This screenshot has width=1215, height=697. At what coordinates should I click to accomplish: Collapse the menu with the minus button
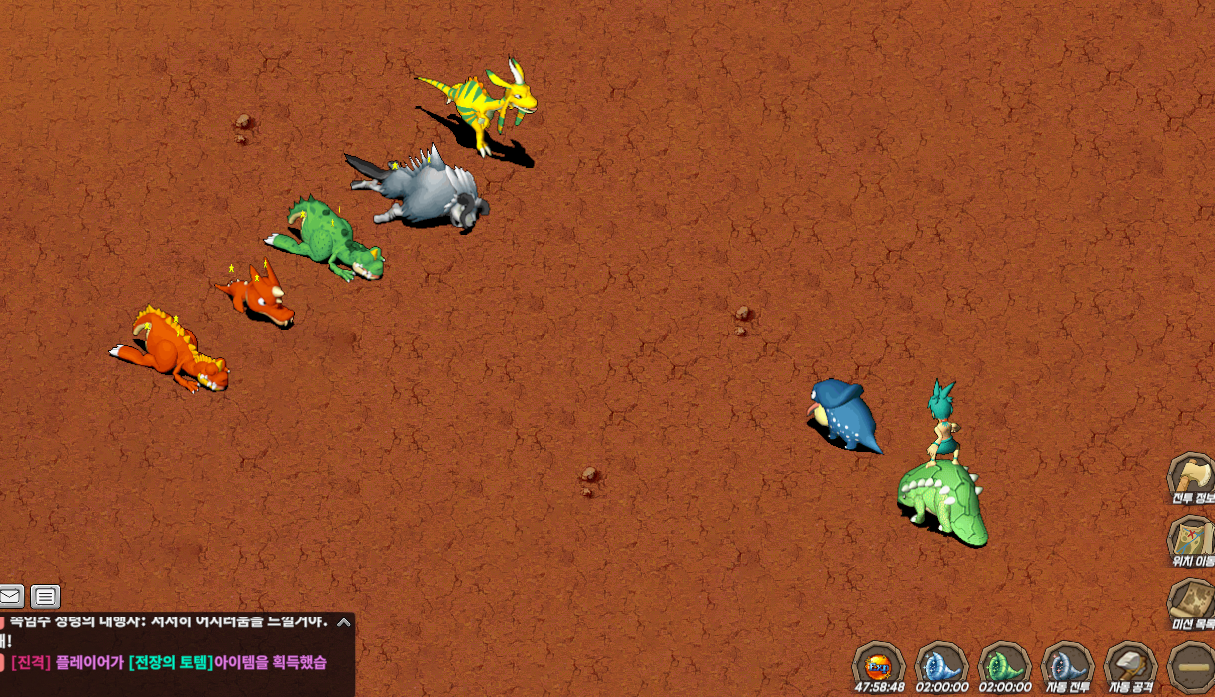pyautogui.click(x=1192, y=667)
